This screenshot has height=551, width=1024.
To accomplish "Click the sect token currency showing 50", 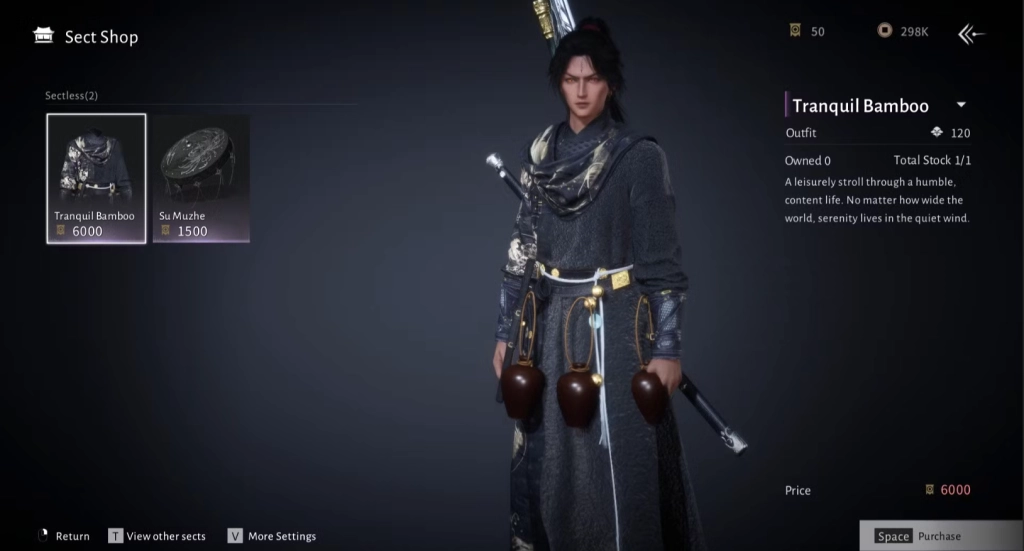I will pyautogui.click(x=795, y=31).
